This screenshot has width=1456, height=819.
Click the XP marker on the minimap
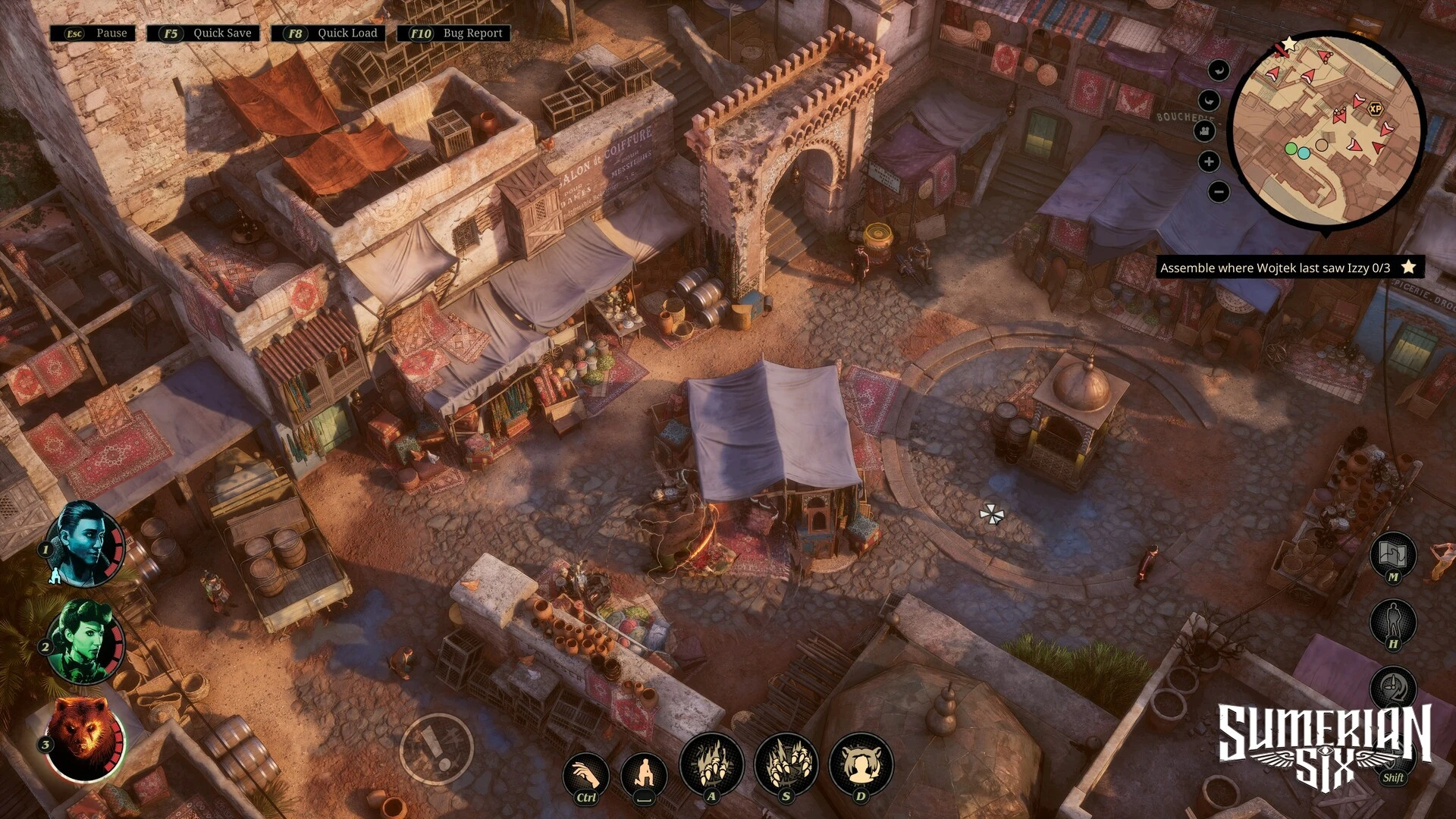click(1375, 108)
